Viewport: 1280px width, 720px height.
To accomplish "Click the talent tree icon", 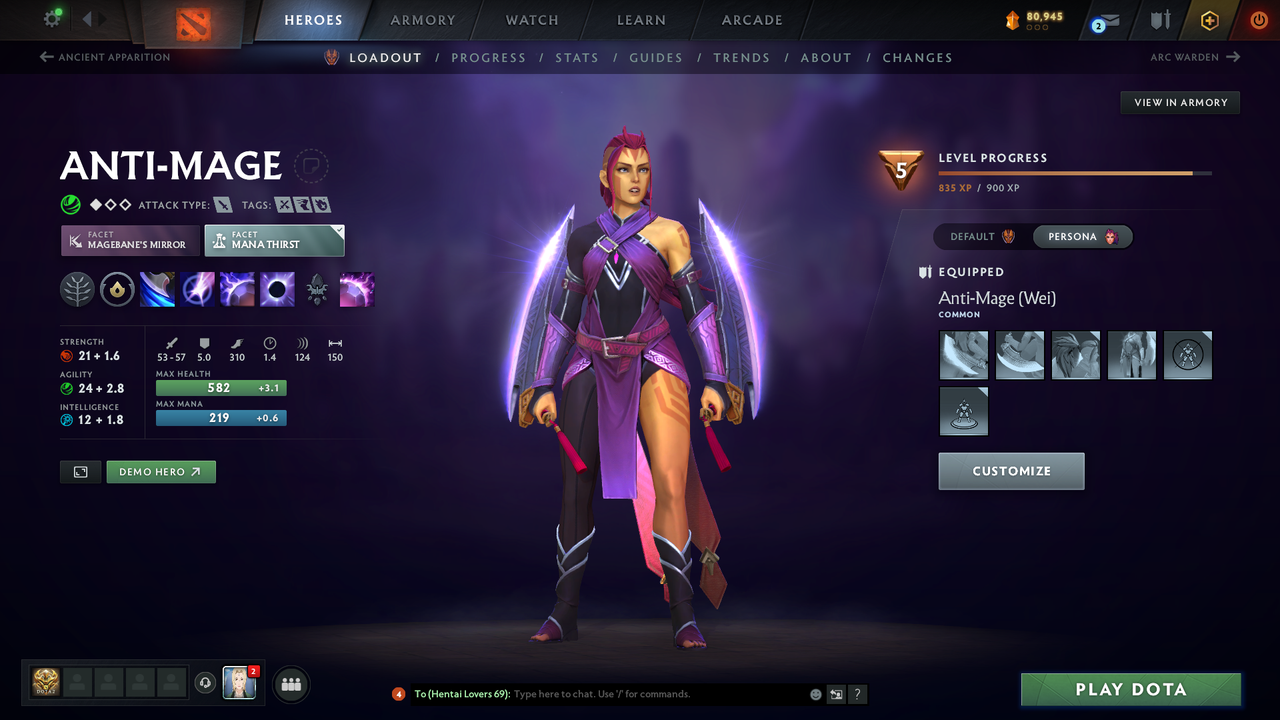I will [x=77, y=289].
